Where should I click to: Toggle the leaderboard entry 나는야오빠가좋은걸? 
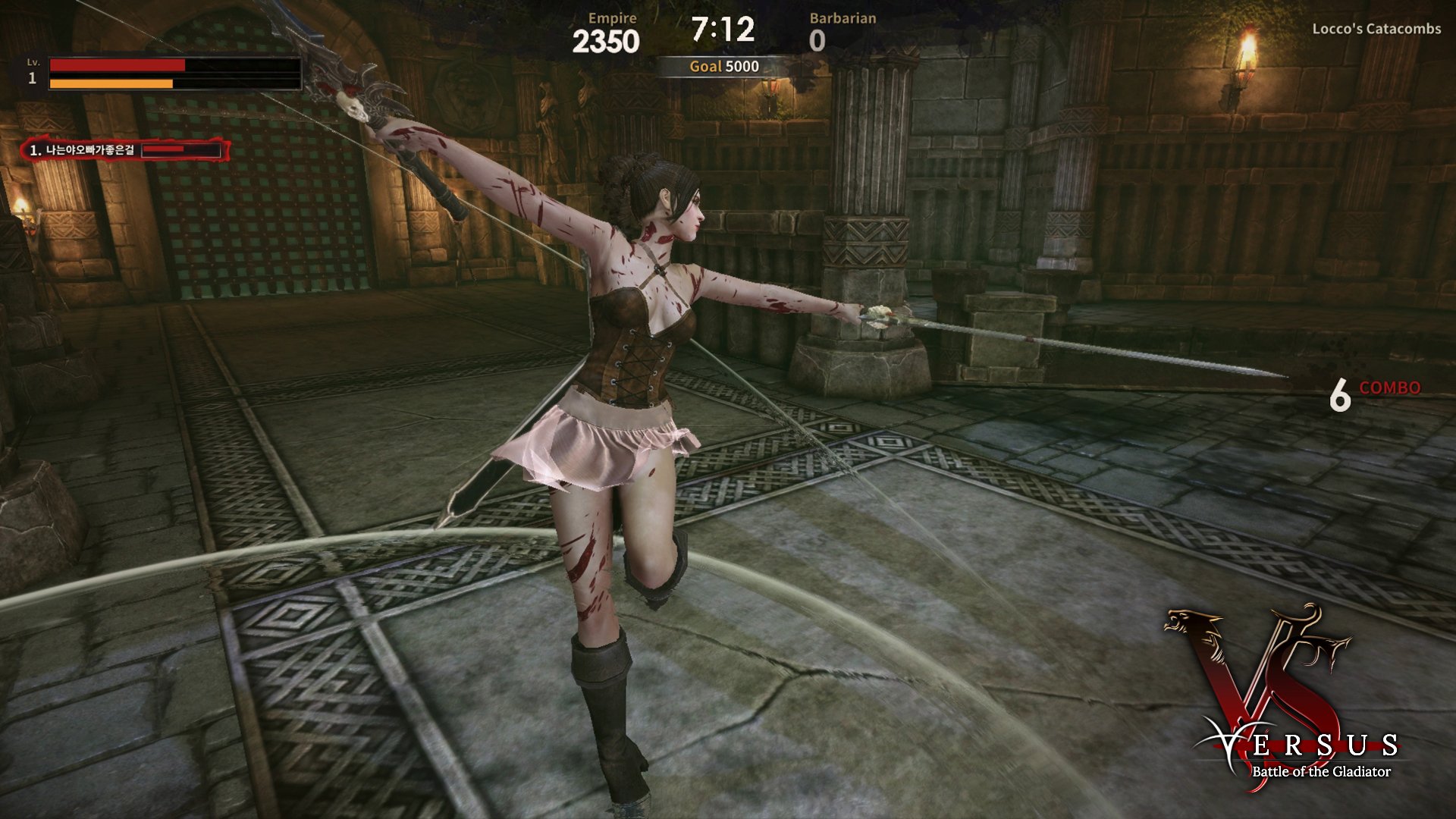(91, 151)
